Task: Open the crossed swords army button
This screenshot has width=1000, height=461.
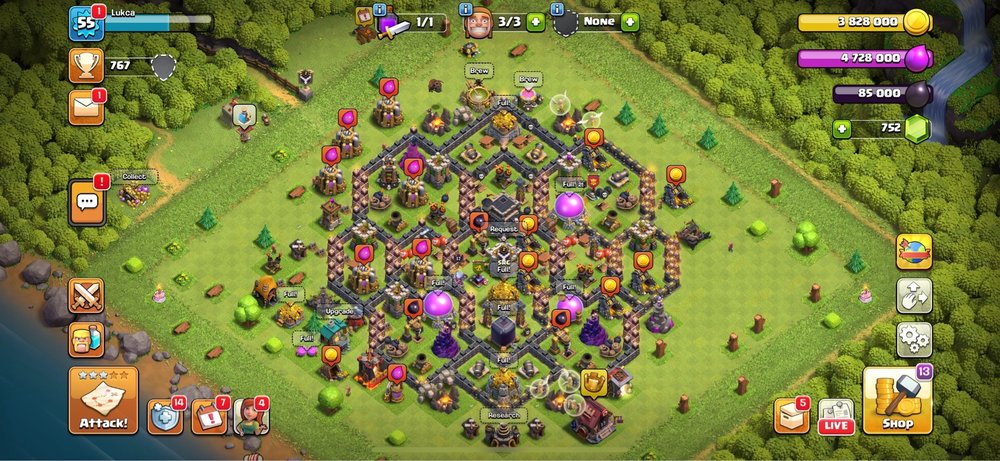Action: [86, 296]
